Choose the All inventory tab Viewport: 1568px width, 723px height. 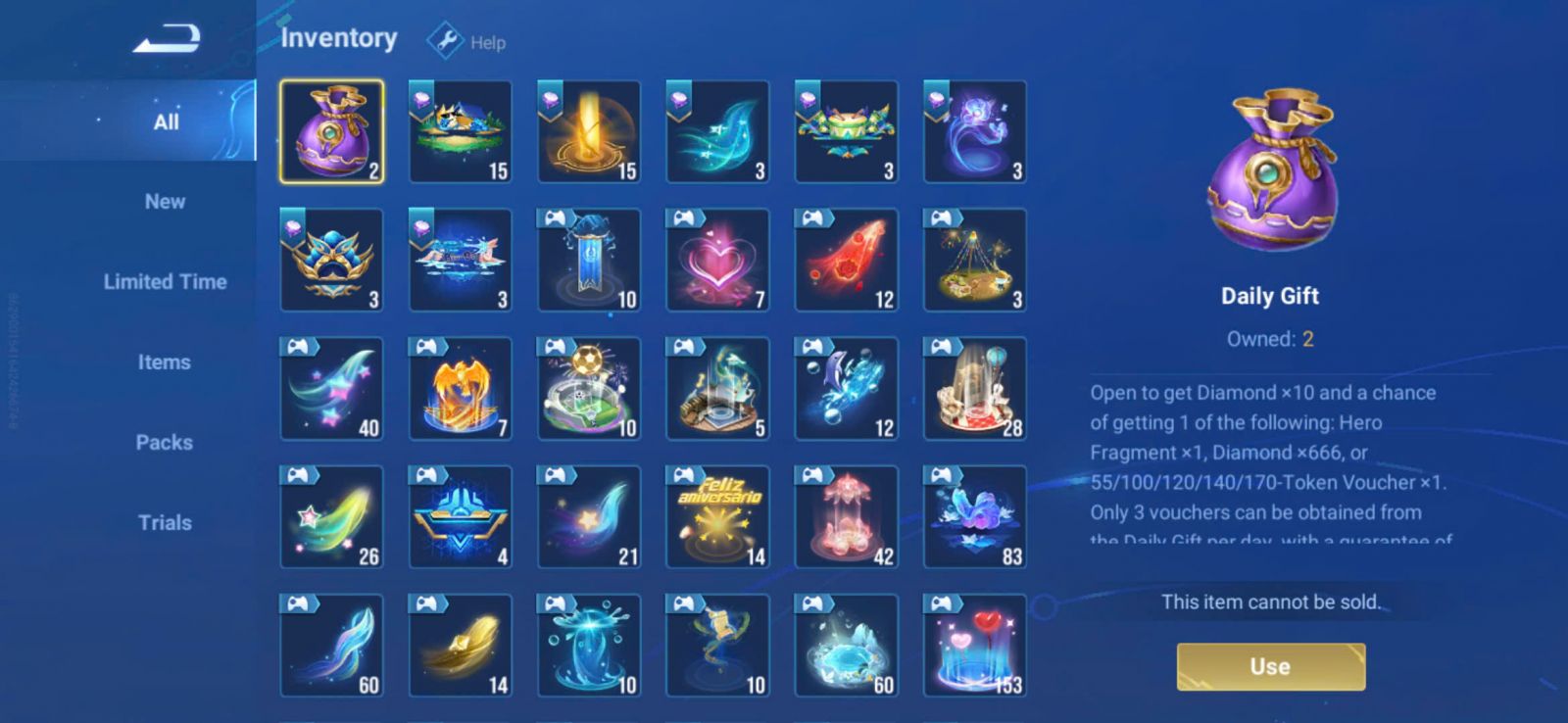(x=166, y=121)
